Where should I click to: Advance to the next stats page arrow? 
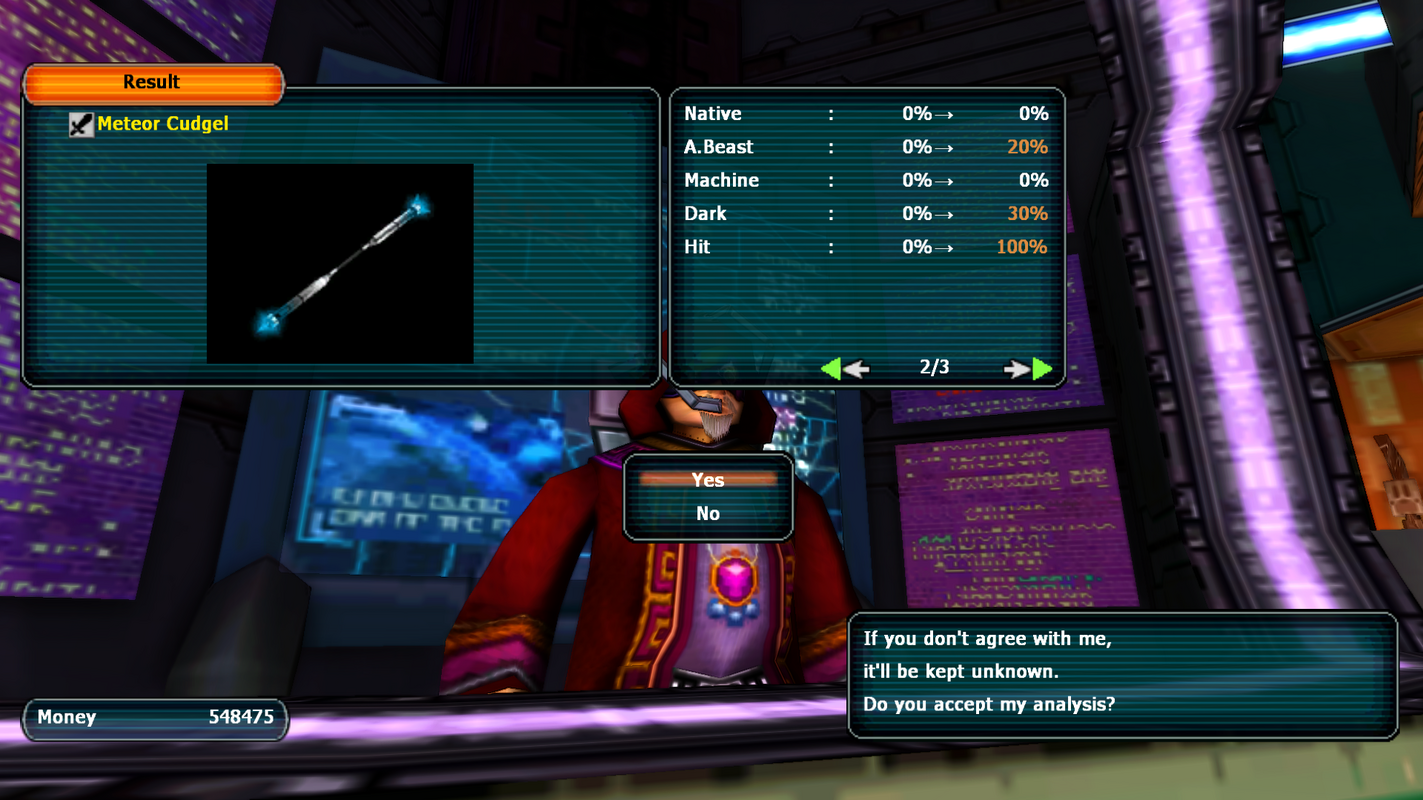(1028, 369)
